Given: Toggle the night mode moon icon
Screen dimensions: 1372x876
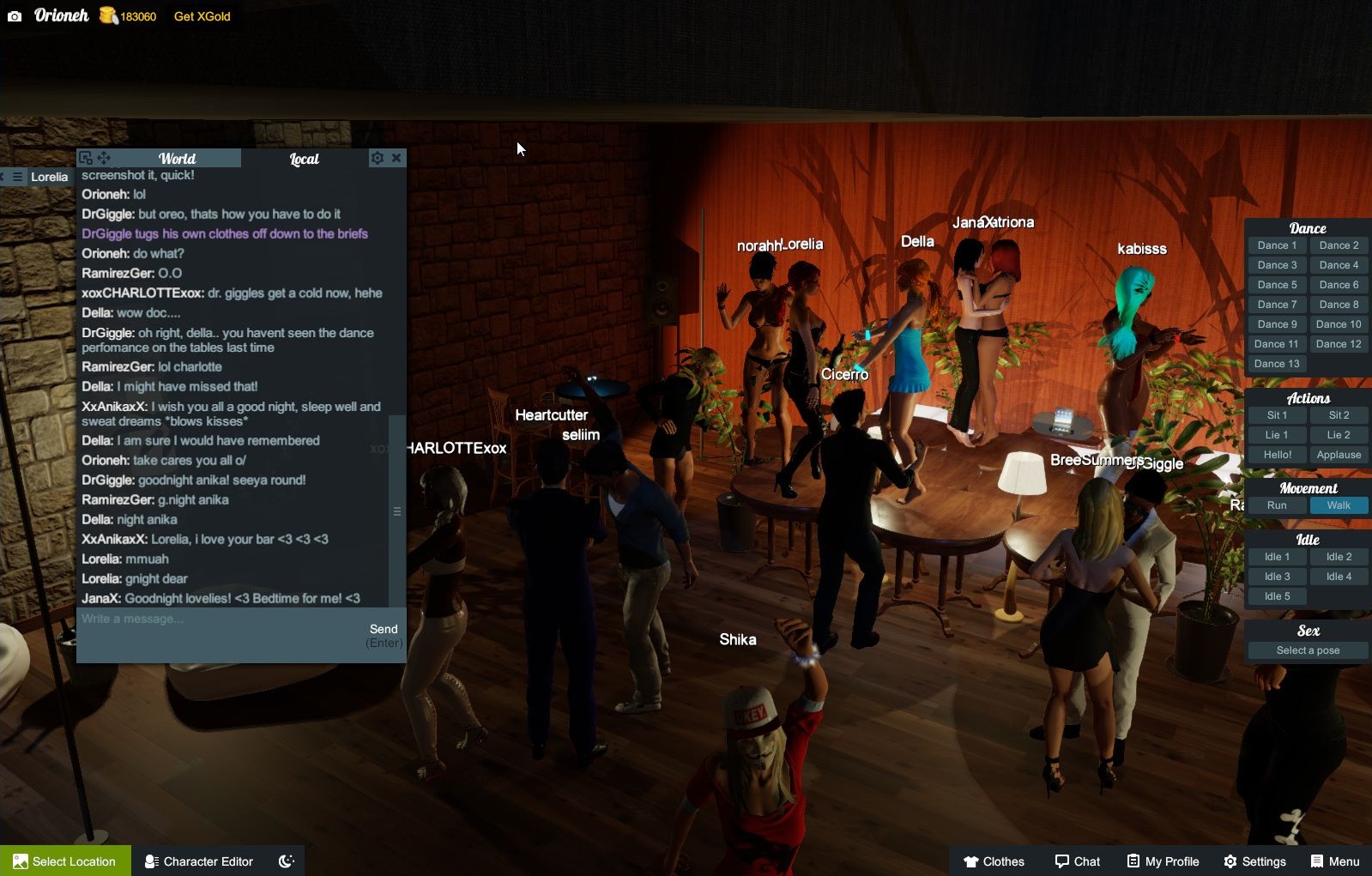Looking at the screenshot, I should 287,861.
